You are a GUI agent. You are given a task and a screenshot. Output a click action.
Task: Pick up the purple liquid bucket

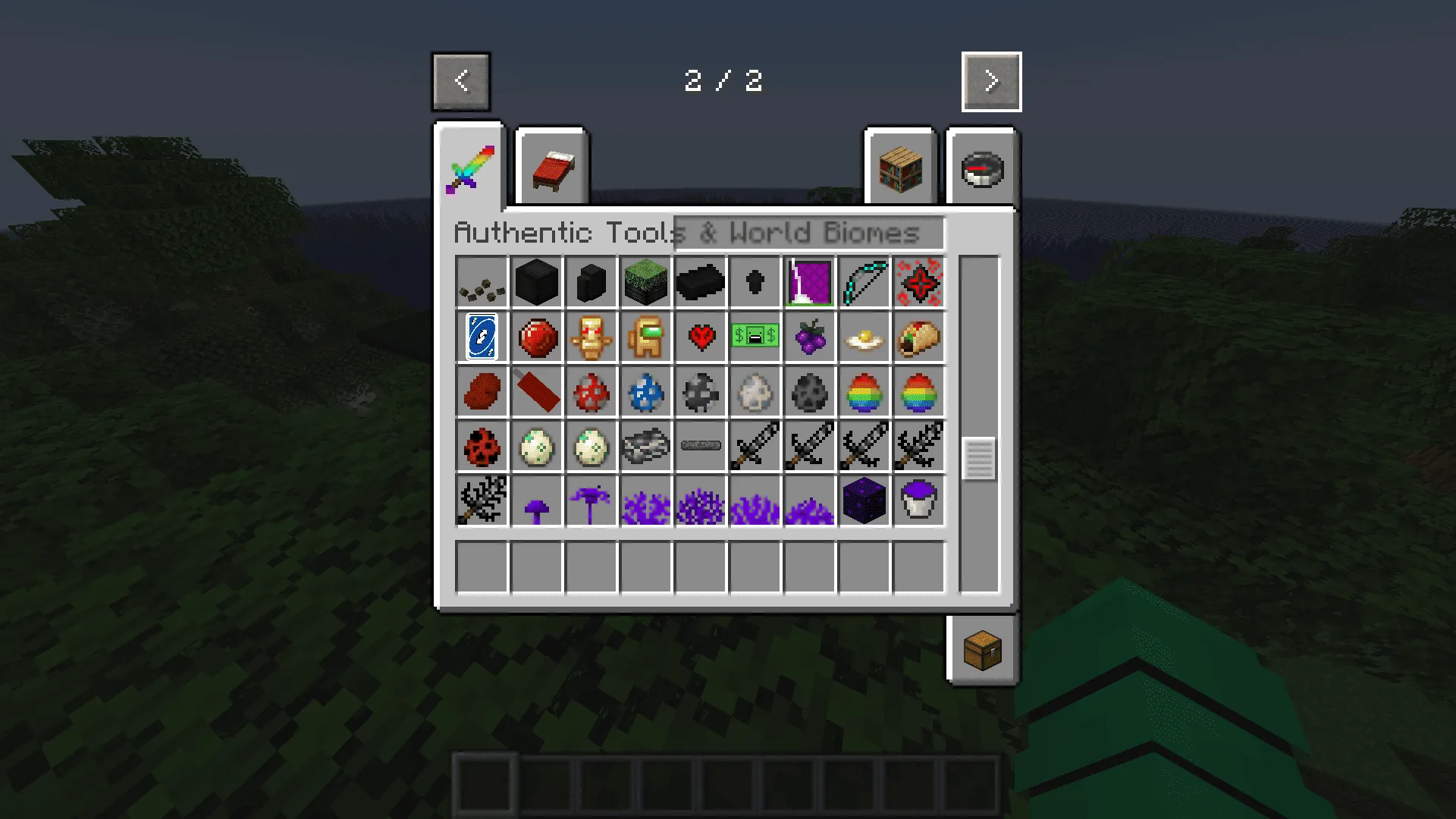[919, 501]
